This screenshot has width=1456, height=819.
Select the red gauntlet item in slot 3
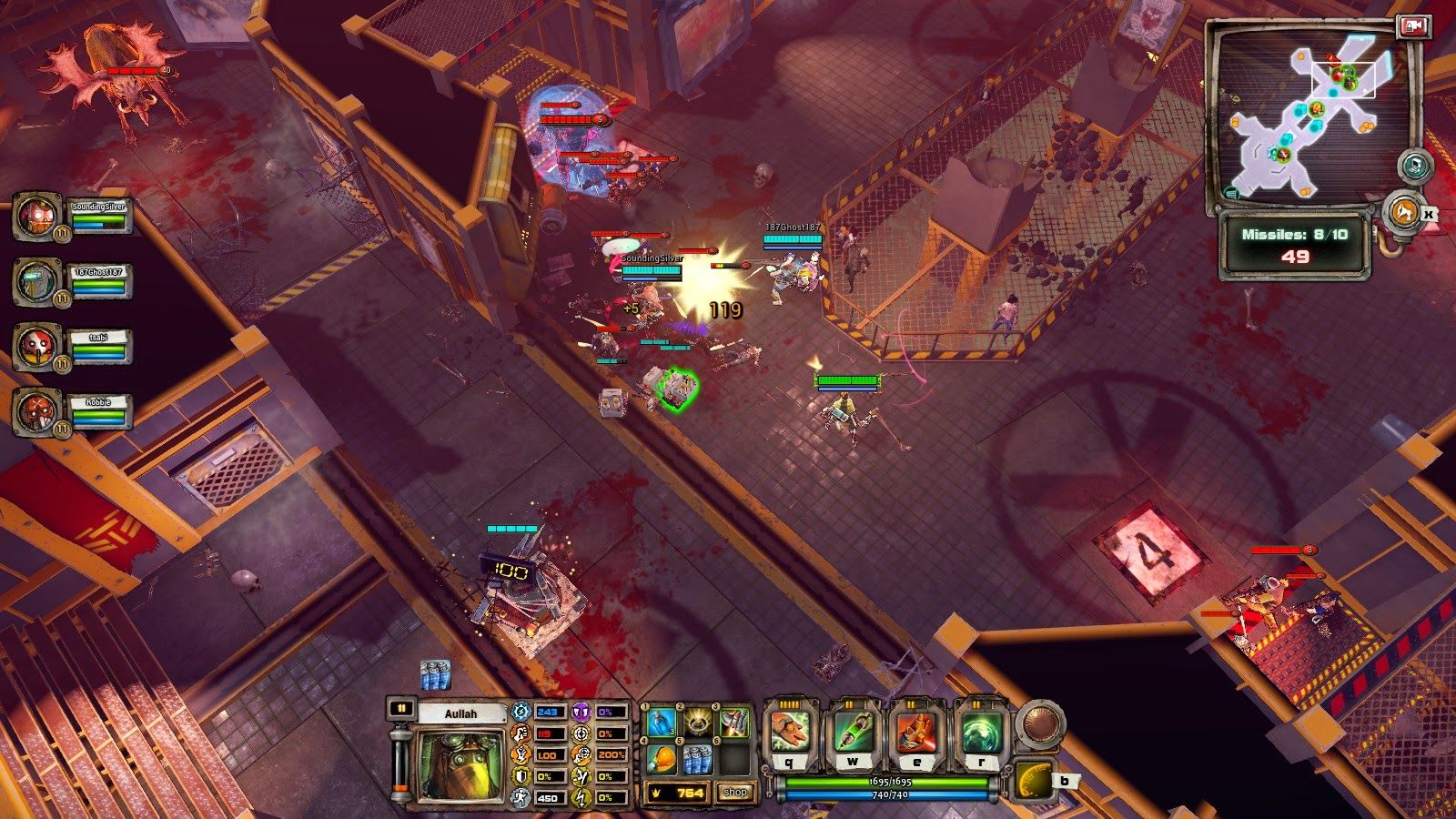click(x=733, y=724)
